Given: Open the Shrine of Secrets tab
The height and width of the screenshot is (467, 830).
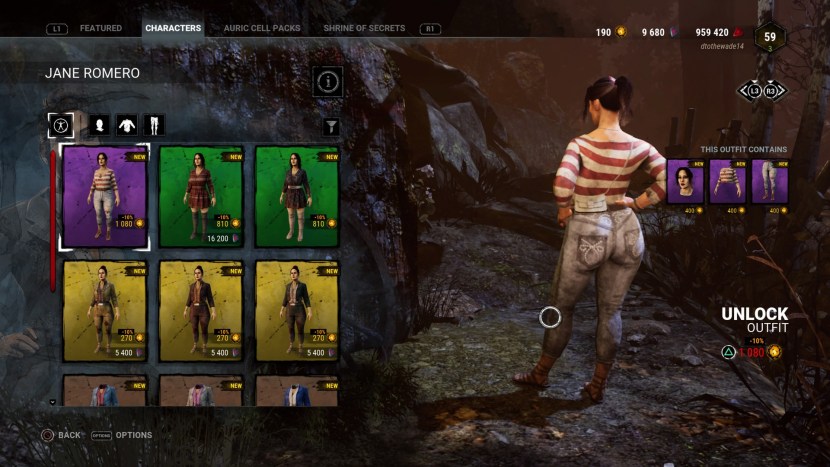Looking at the screenshot, I should coord(364,28).
